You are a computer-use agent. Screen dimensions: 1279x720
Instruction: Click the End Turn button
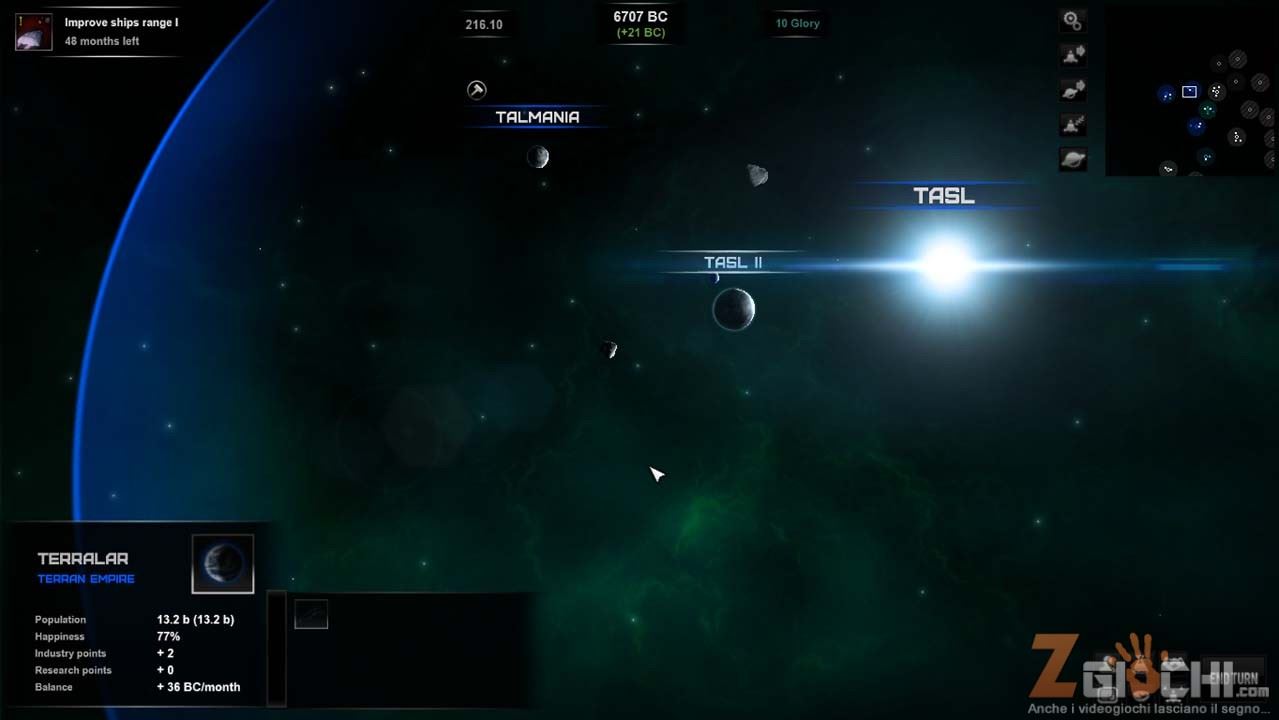click(x=1232, y=678)
